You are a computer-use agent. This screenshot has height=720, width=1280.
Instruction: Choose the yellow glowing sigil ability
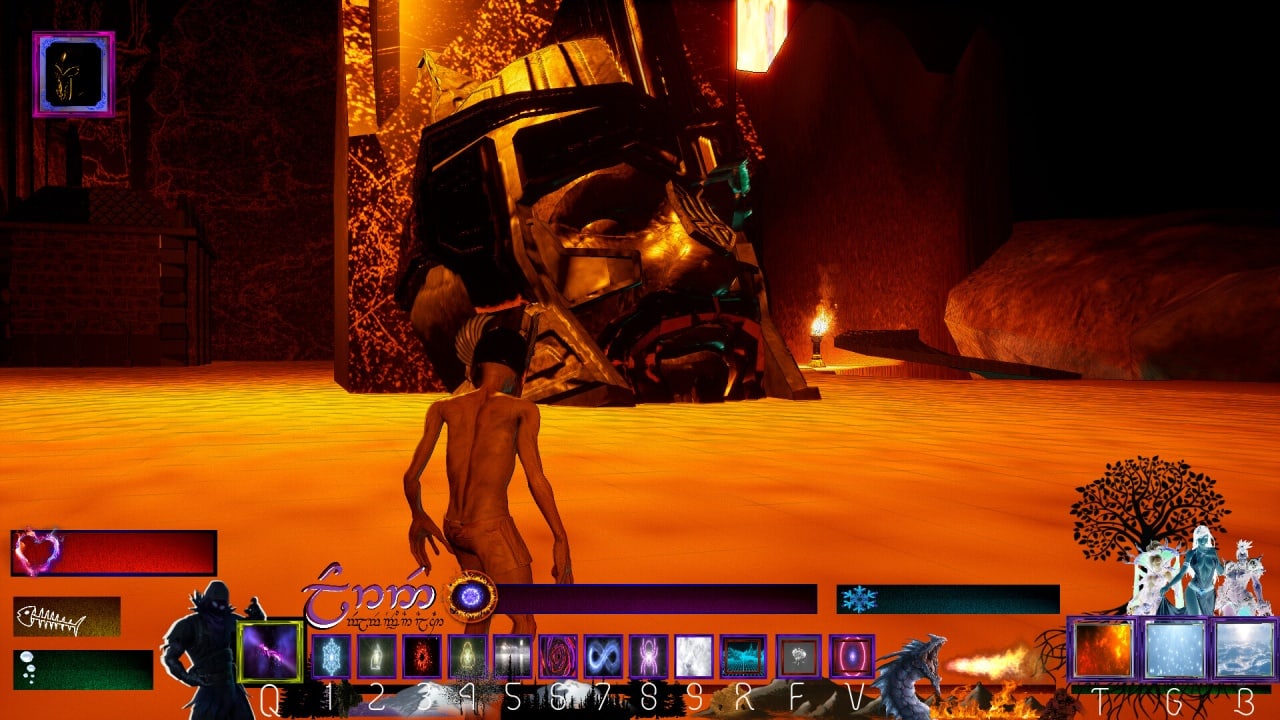(x=467, y=657)
